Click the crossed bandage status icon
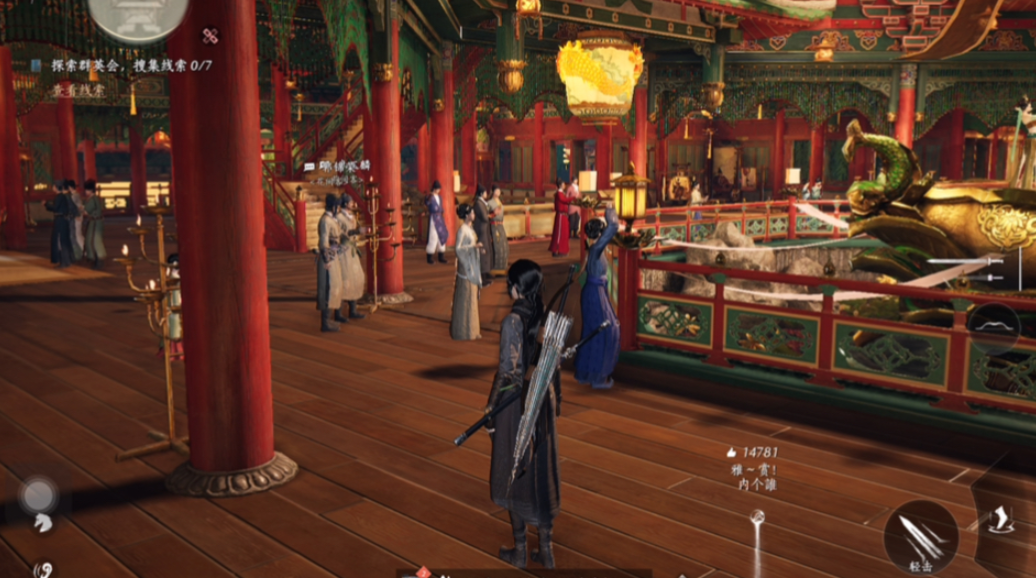 click(x=210, y=36)
